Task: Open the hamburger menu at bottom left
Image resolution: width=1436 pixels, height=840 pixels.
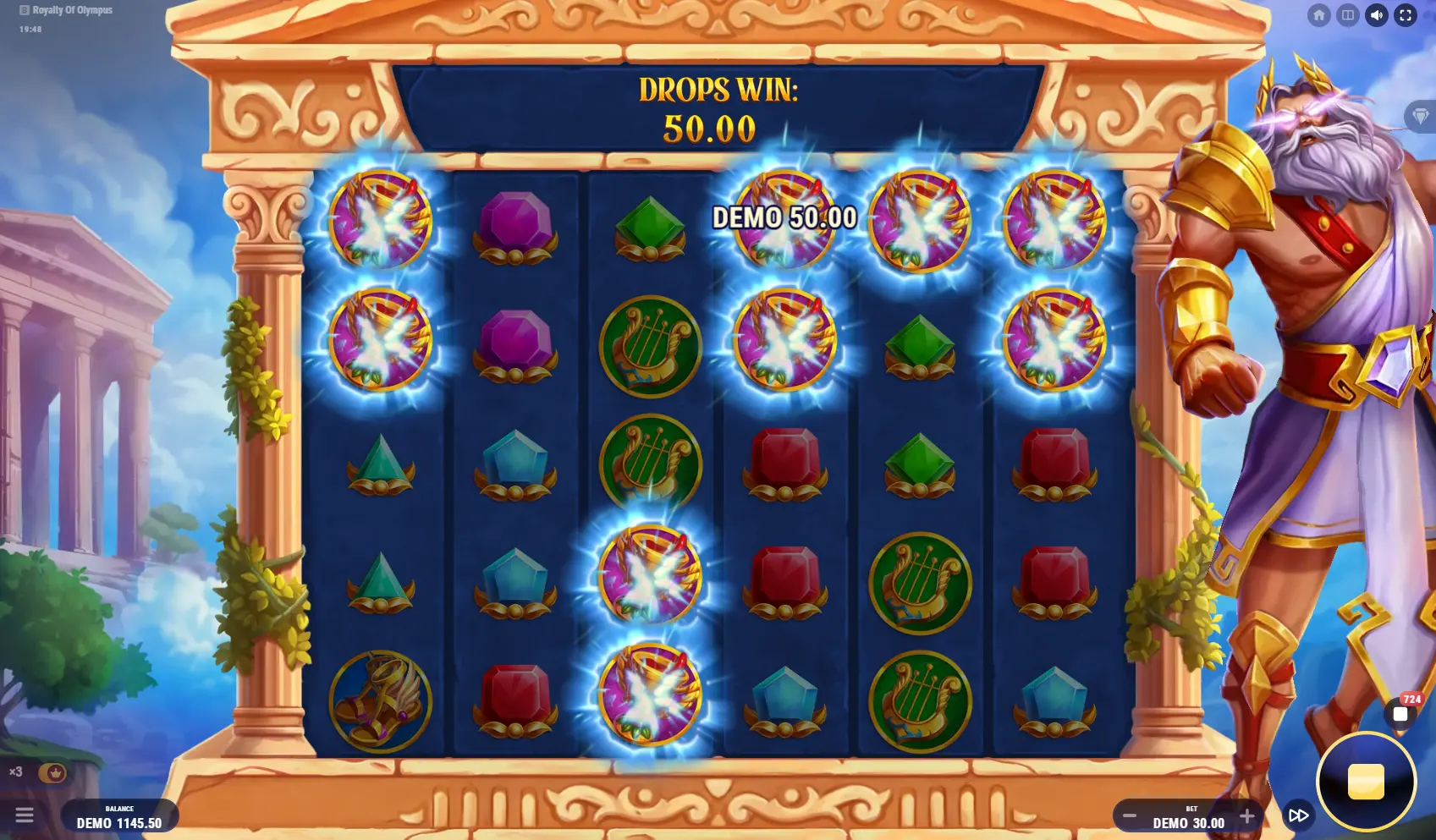Action: 25,815
